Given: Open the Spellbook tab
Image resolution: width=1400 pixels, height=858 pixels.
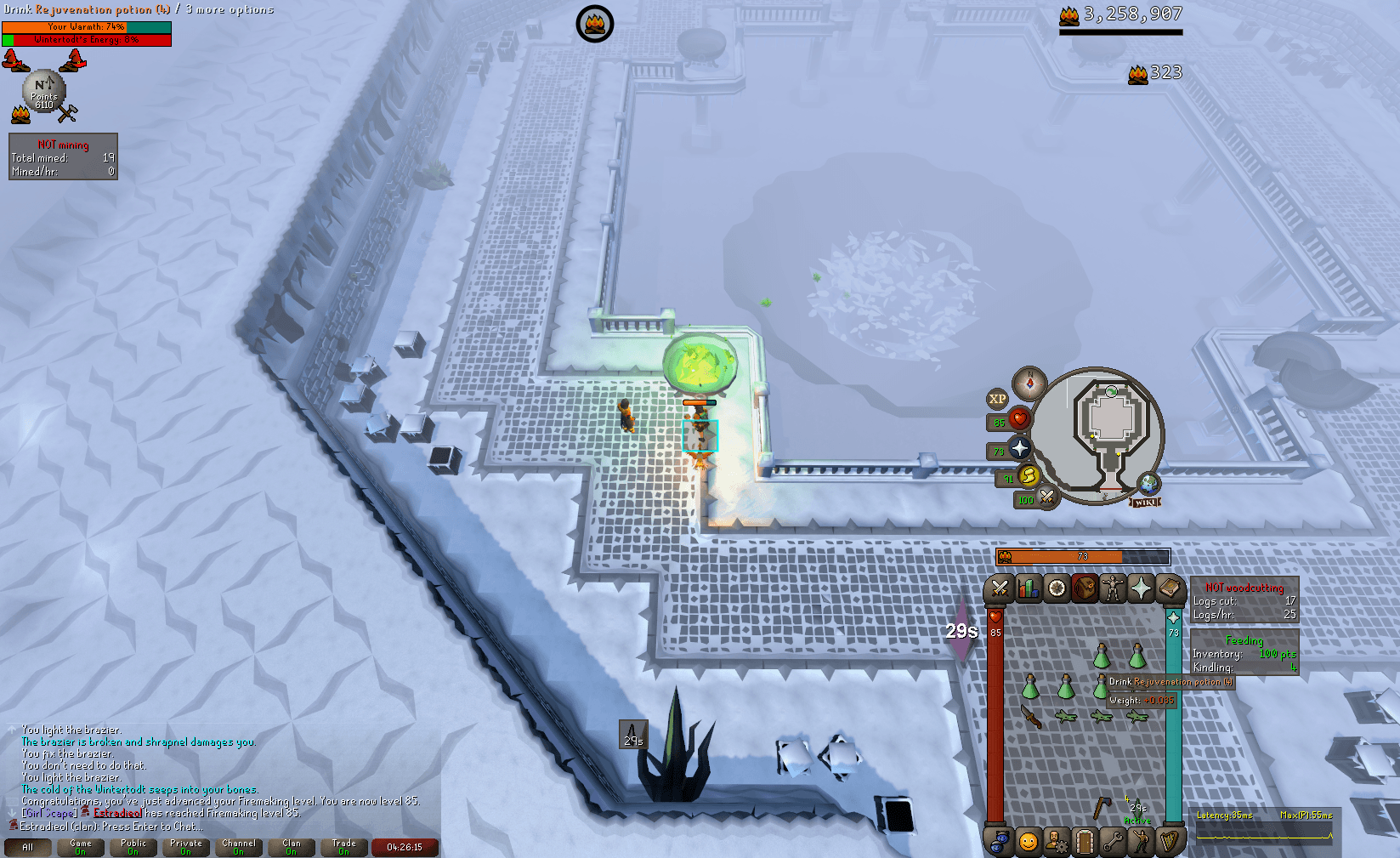Looking at the screenshot, I should click(1171, 588).
